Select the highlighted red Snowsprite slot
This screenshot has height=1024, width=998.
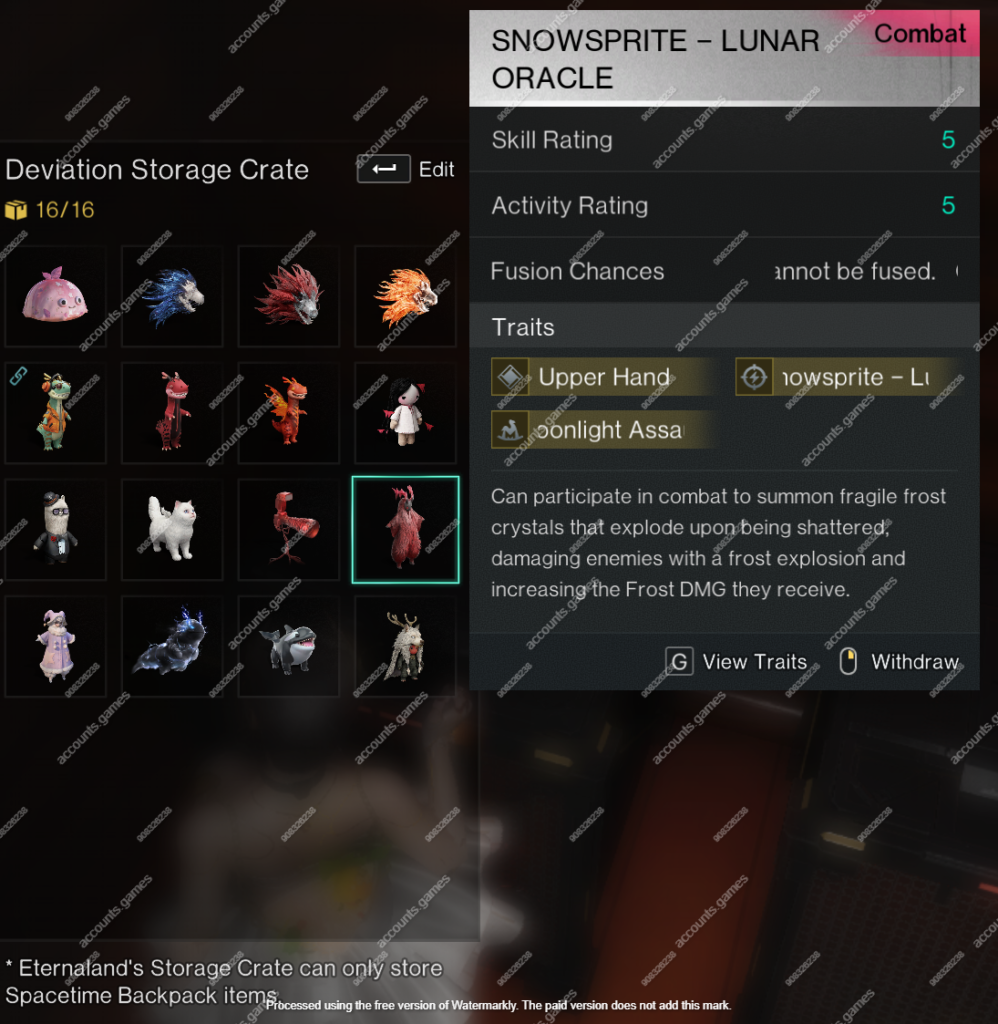click(405, 530)
